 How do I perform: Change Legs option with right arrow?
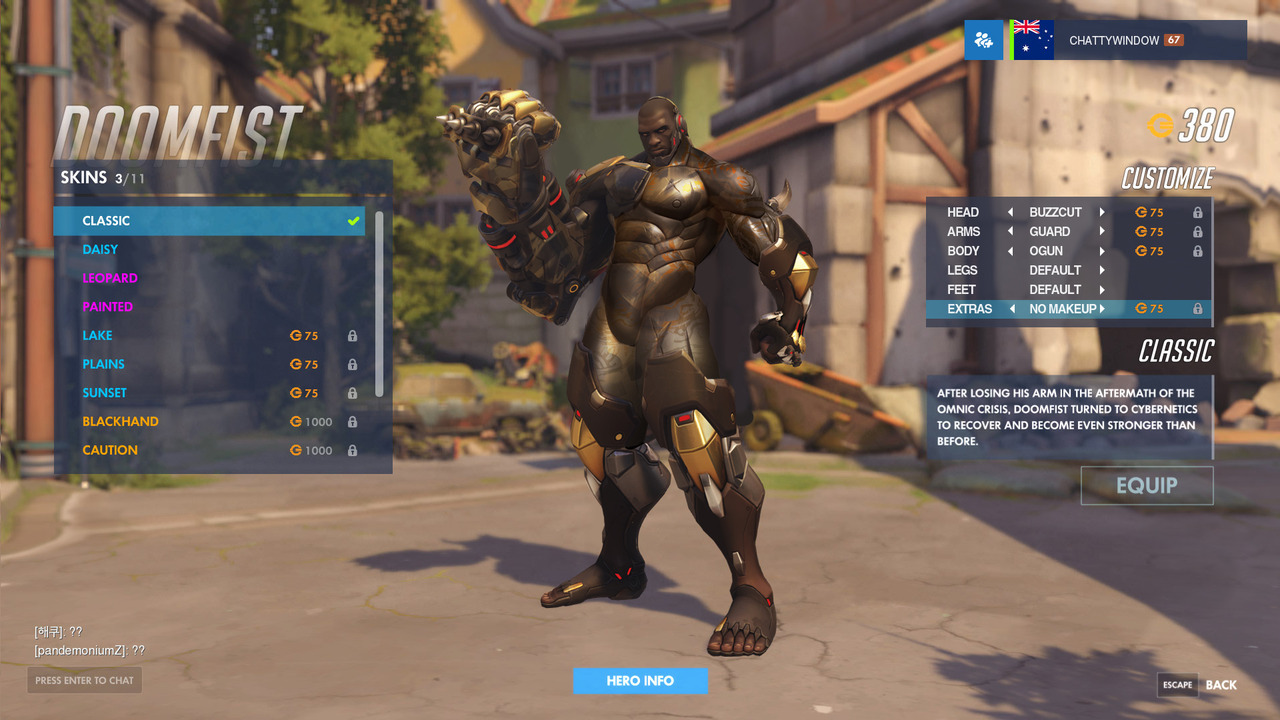[x=1102, y=270]
